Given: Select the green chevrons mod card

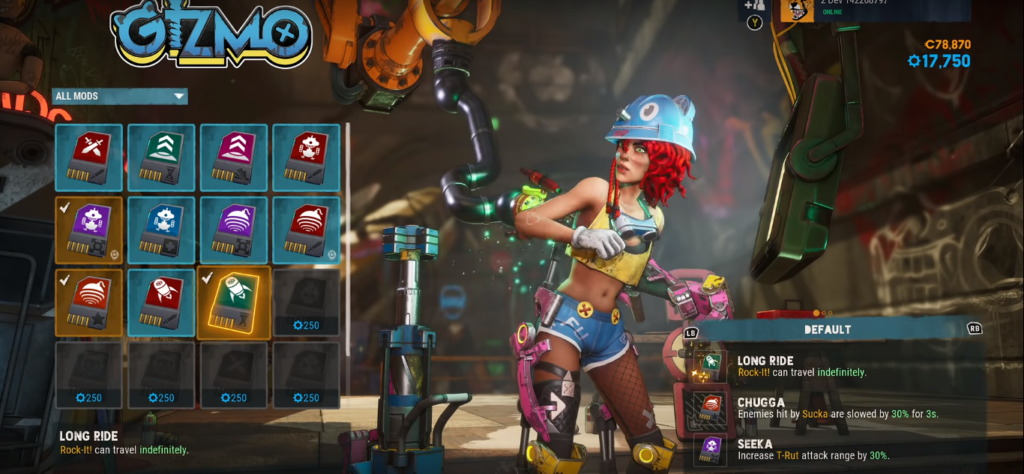Looking at the screenshot, I should click(x=161, y=157).
